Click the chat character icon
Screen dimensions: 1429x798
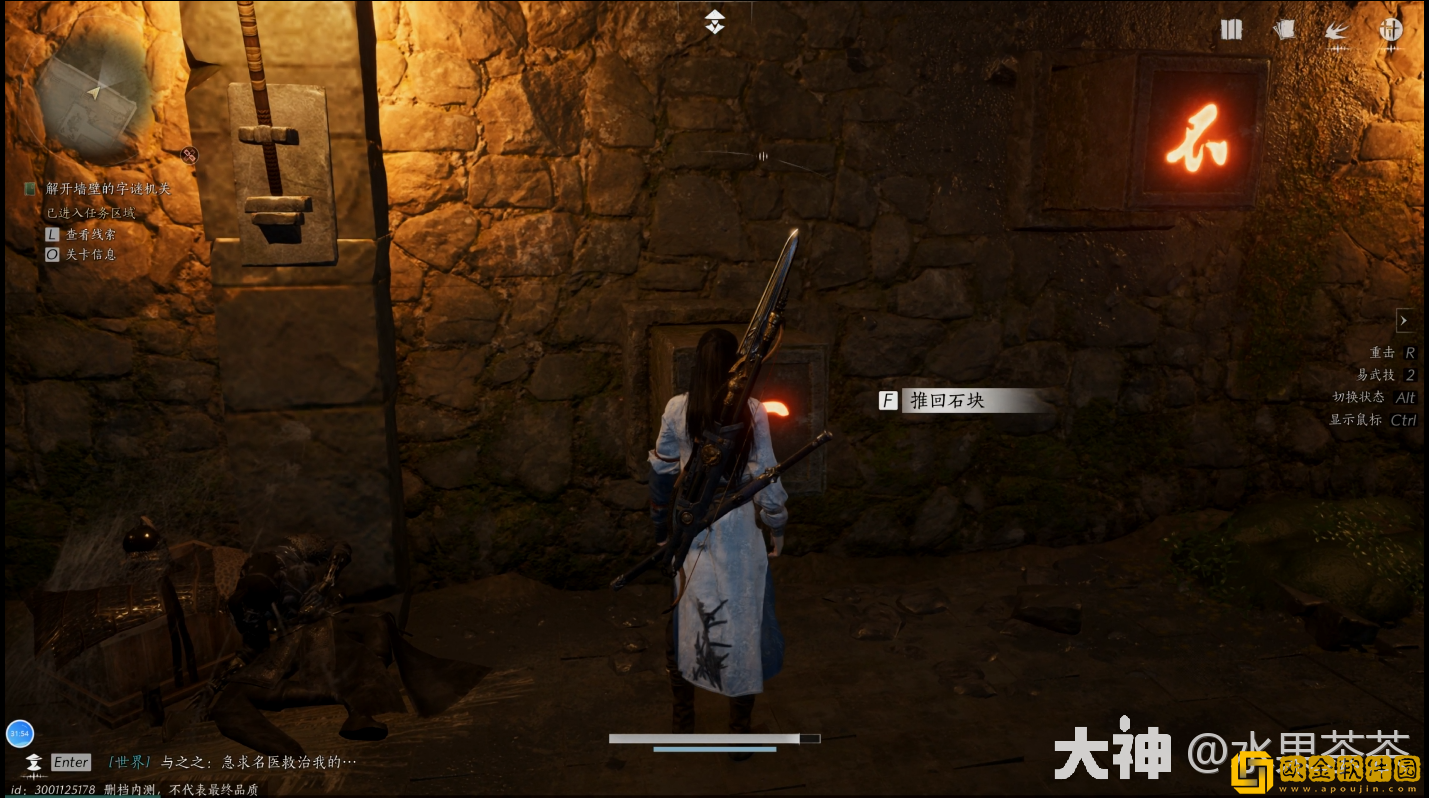point(35,763)
